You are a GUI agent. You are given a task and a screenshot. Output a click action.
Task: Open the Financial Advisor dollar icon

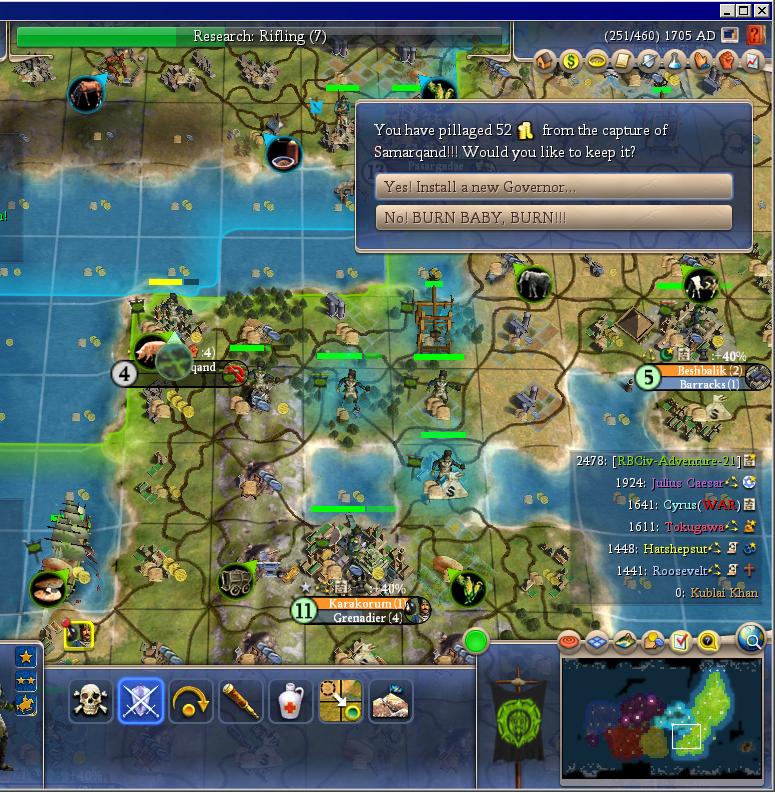coord(571,62)
